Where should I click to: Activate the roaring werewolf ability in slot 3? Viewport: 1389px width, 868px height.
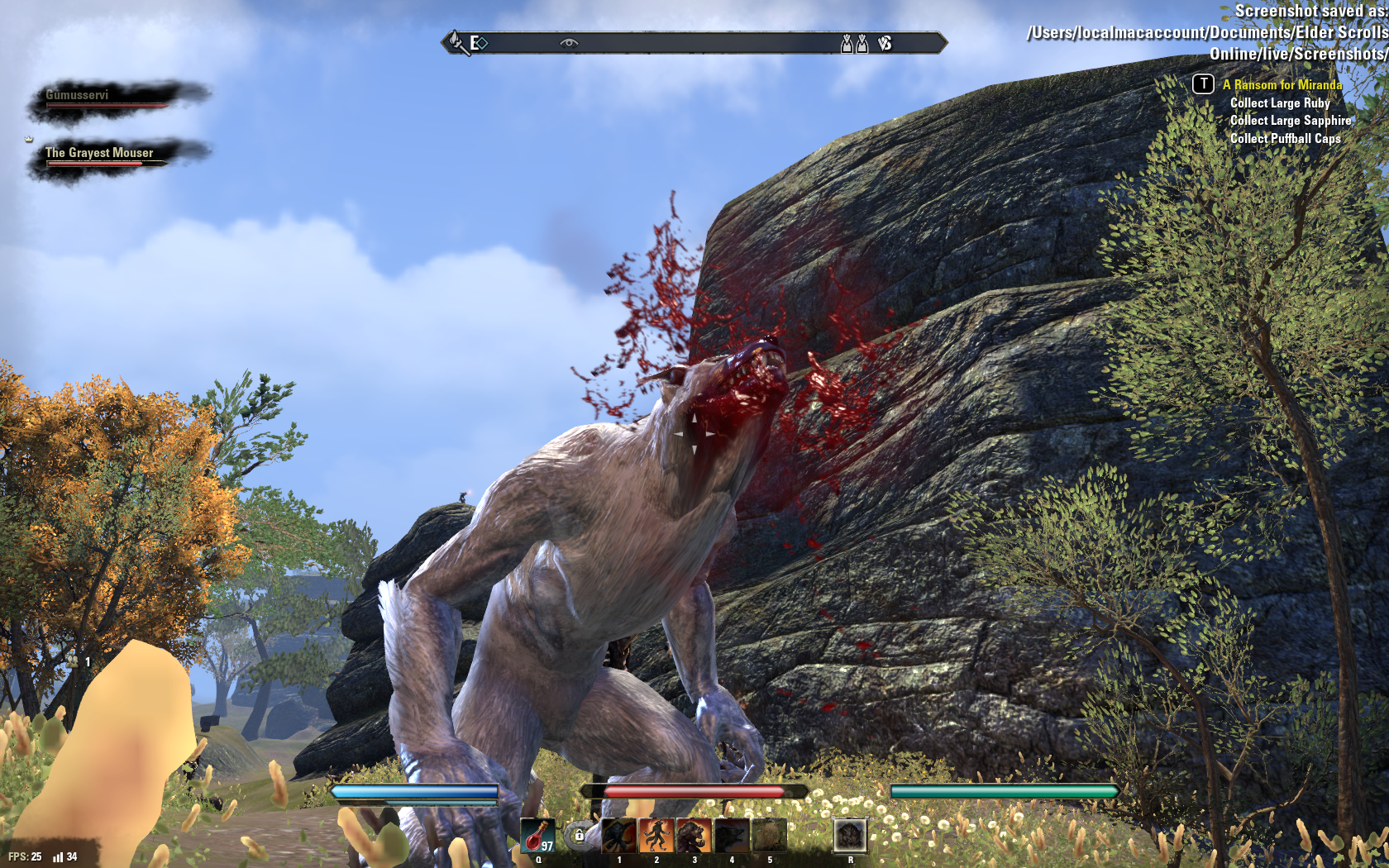[x=694, y=836]
